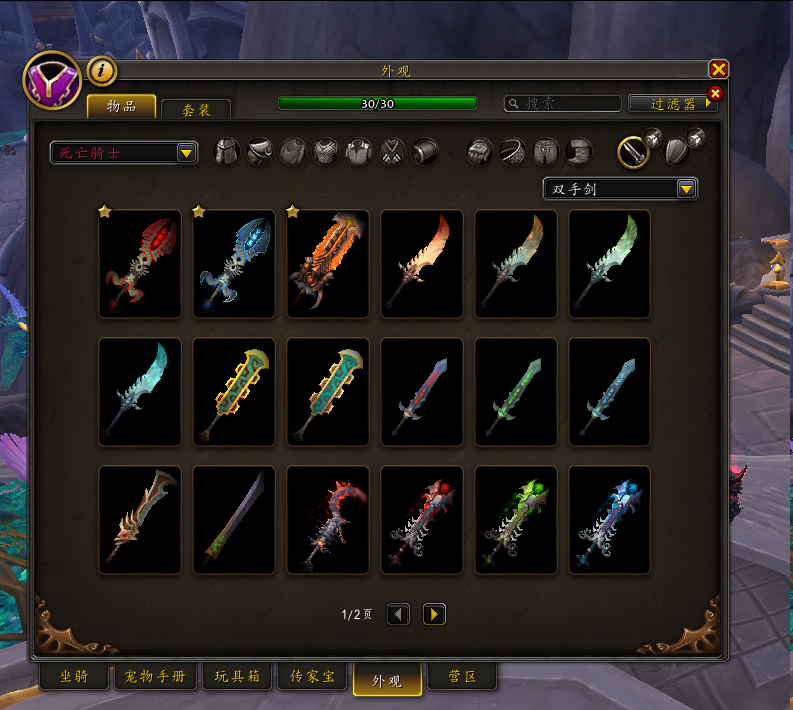Switch to the 套装 sets tab

click(195, 110)
